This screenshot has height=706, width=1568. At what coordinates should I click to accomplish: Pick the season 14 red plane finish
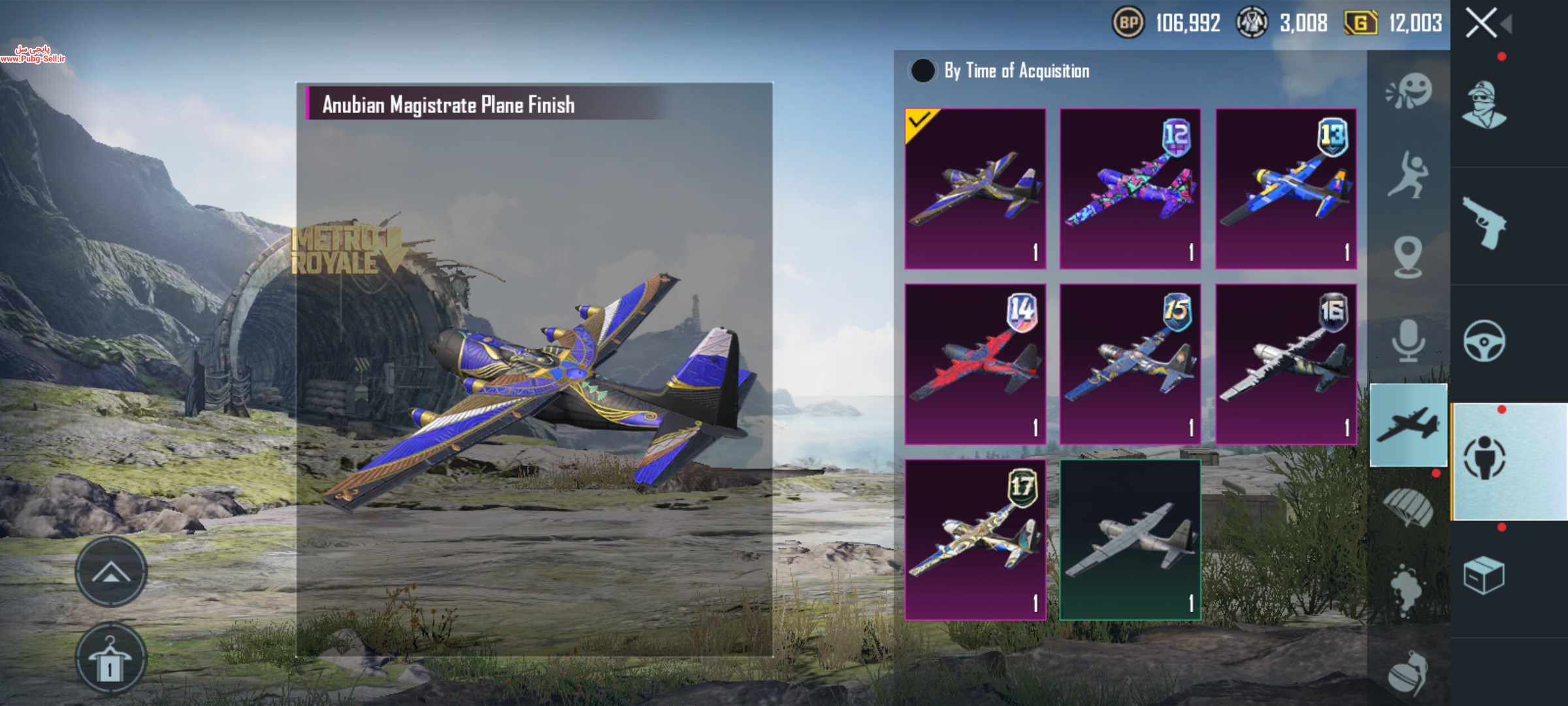[x=975, y=364]
